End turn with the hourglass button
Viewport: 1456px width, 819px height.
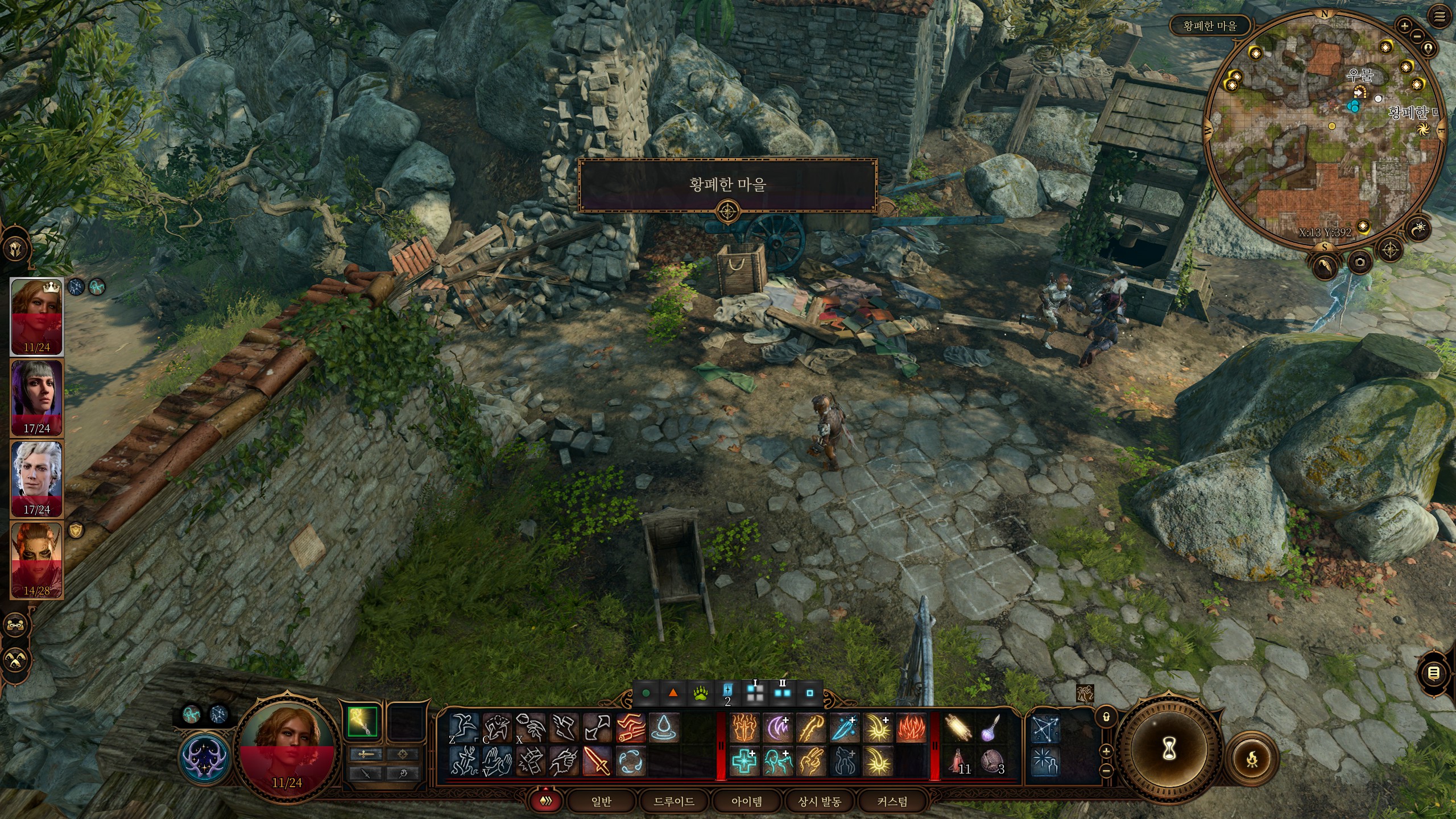click(x=1169, y=751)
